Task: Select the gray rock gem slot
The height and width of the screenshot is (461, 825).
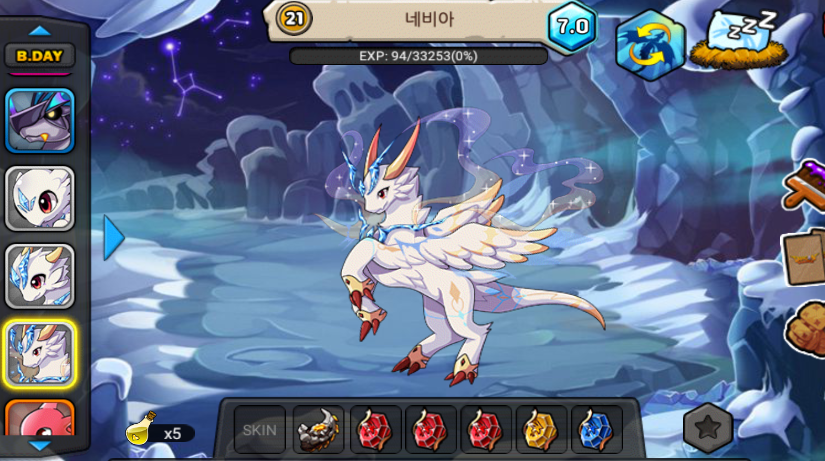Action: pyautogui.click(x=319, y=431)
